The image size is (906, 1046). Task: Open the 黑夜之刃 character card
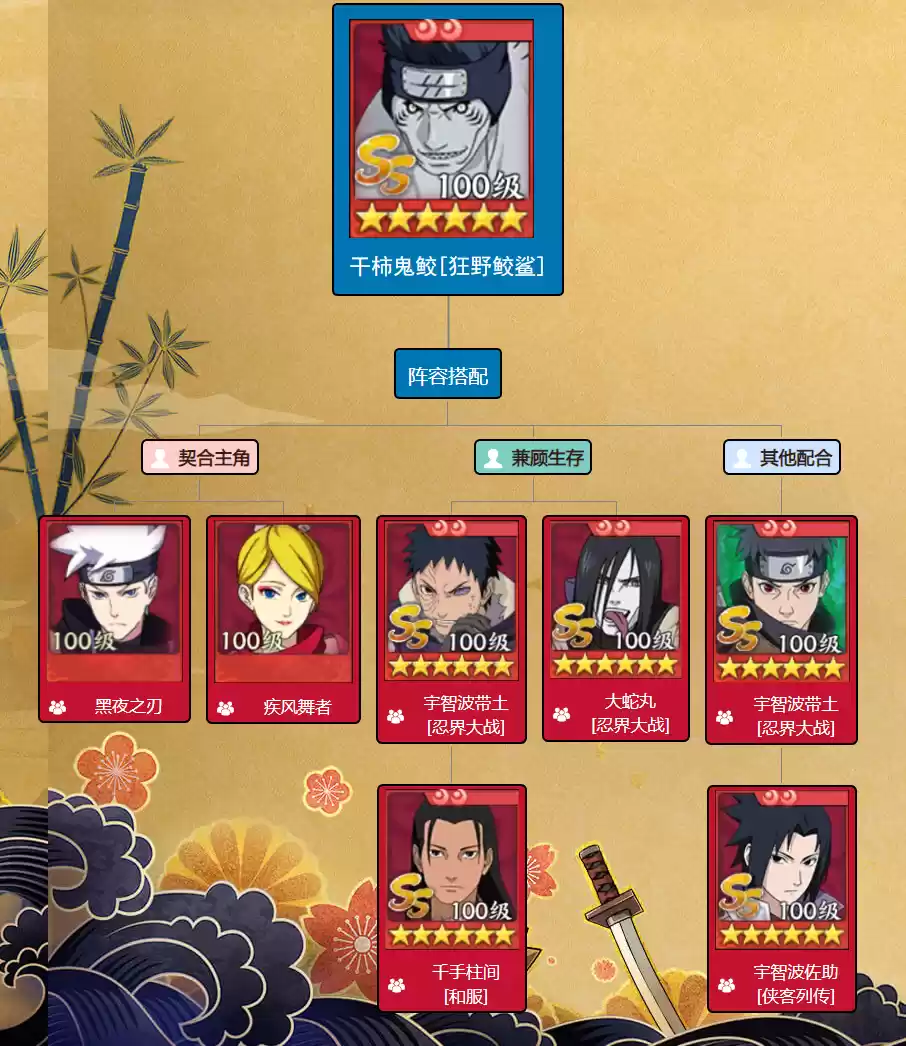[x=114, y=618]
